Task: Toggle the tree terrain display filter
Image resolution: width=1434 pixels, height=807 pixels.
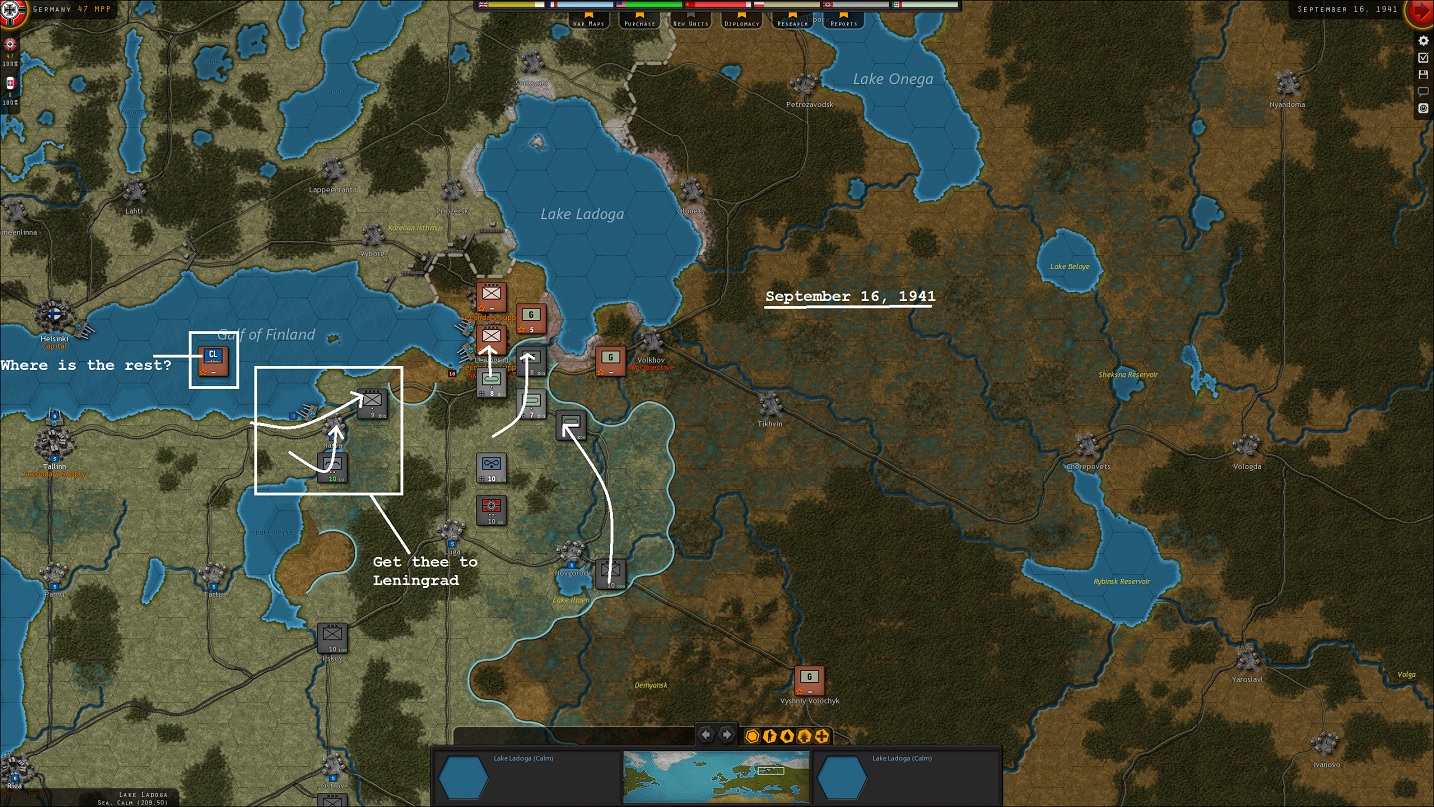Action: click(x=806, y=734)
